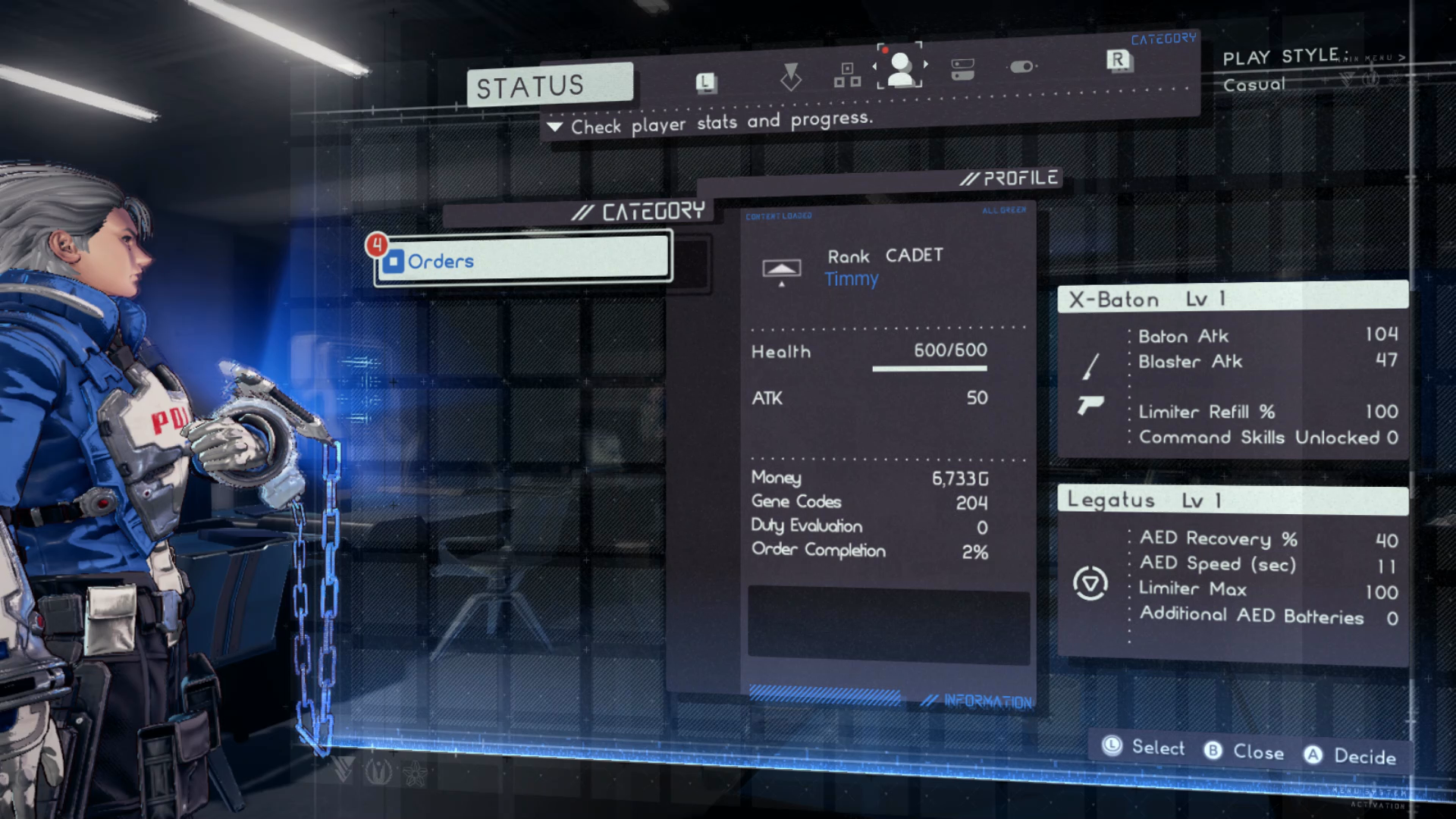The image size is (1456, 819).
Task: Select the Legatus Lv 1 panel header
Action: 1232,500
